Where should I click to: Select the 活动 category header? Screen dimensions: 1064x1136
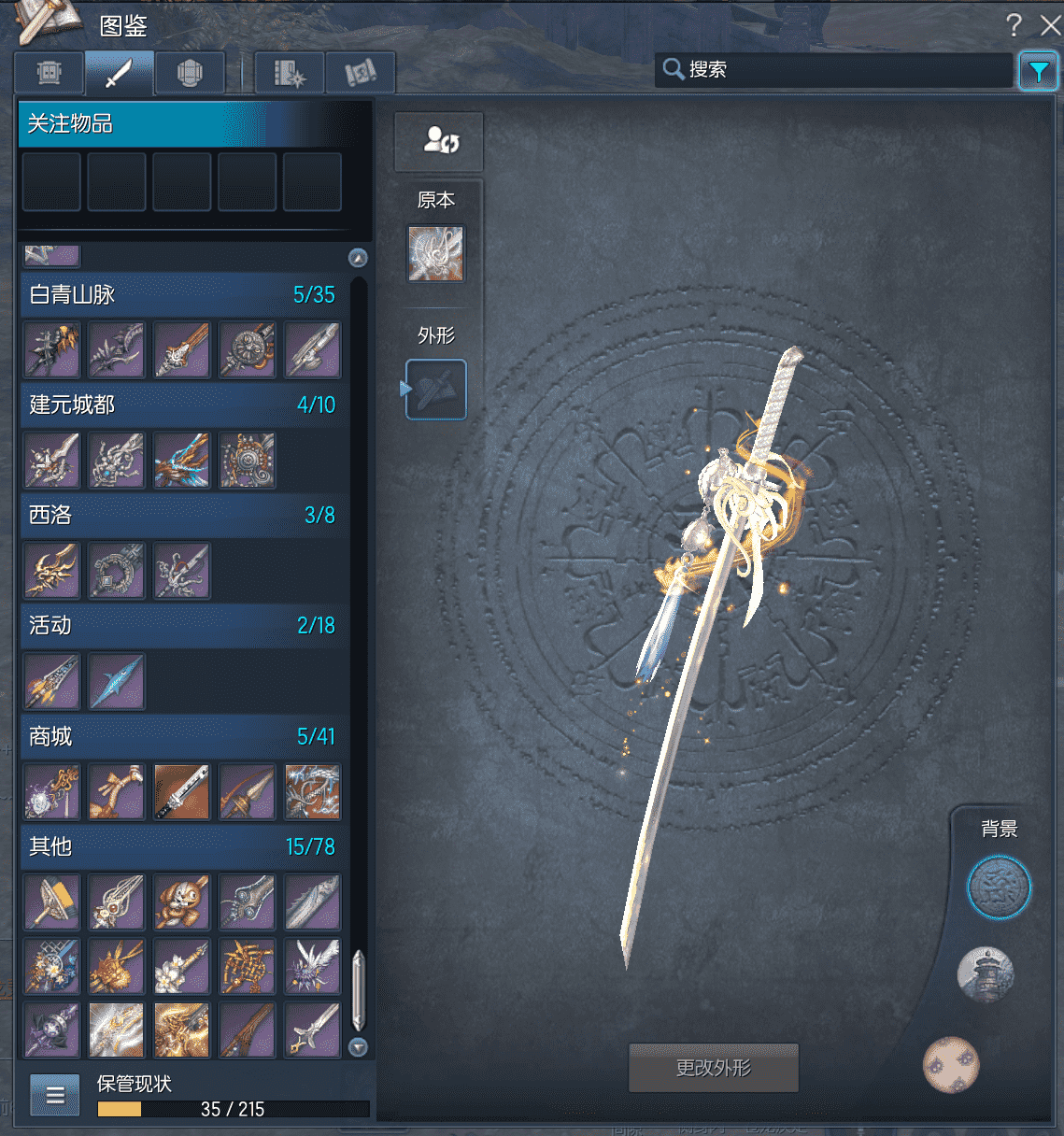[x=182, y=626]
